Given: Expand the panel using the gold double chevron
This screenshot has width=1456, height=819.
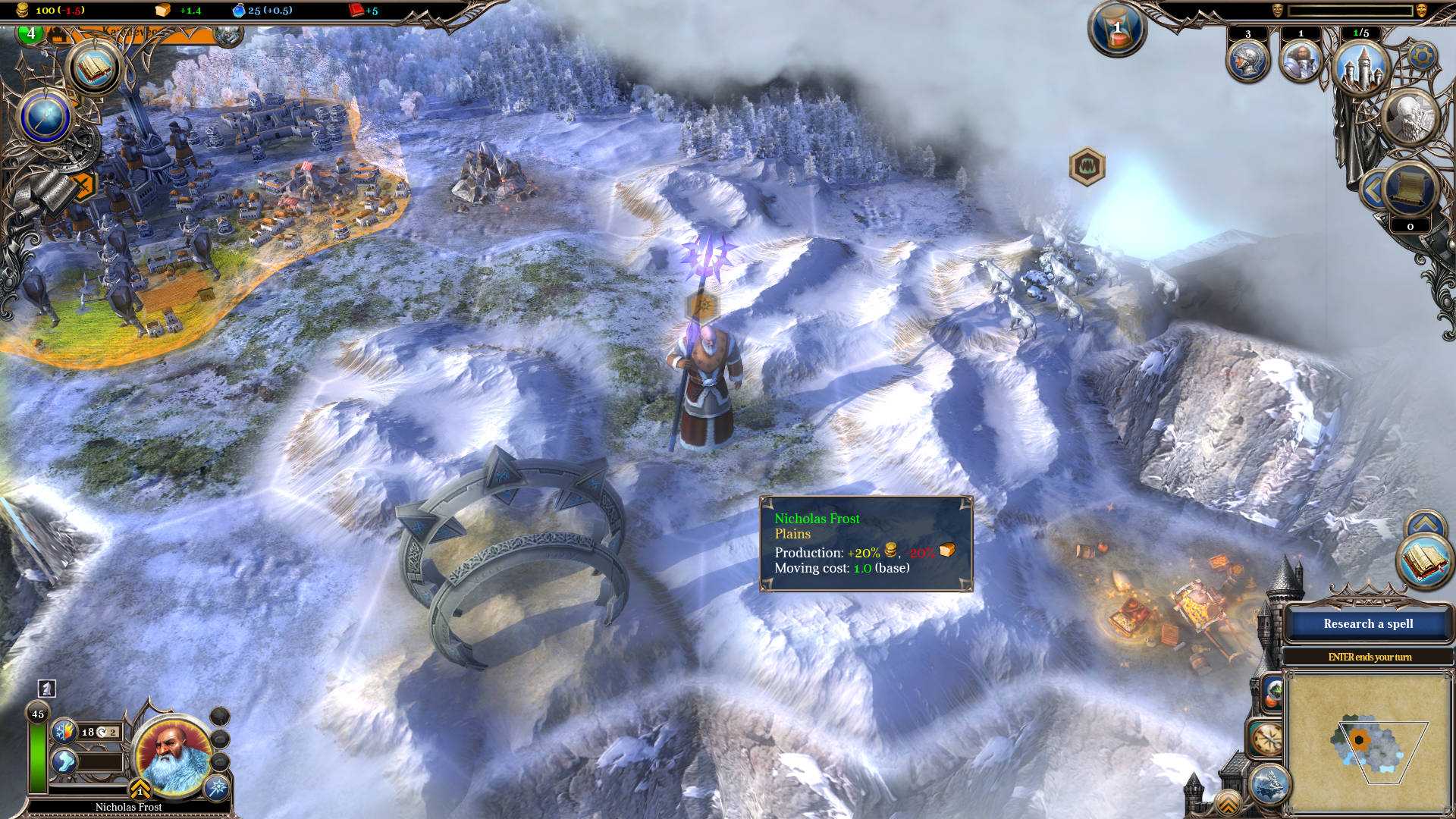Looking at the screenshot, I should click(x=1228, y=802).
